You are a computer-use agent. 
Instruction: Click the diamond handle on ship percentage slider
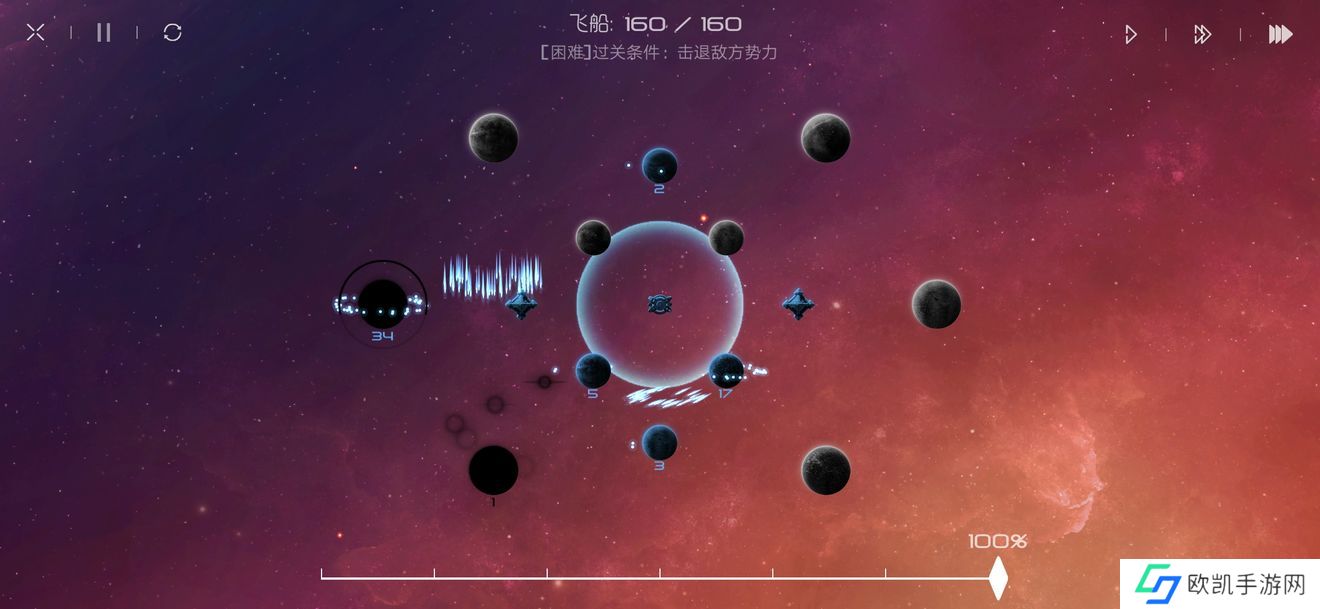pyautogui.click(x=997, y=577)
